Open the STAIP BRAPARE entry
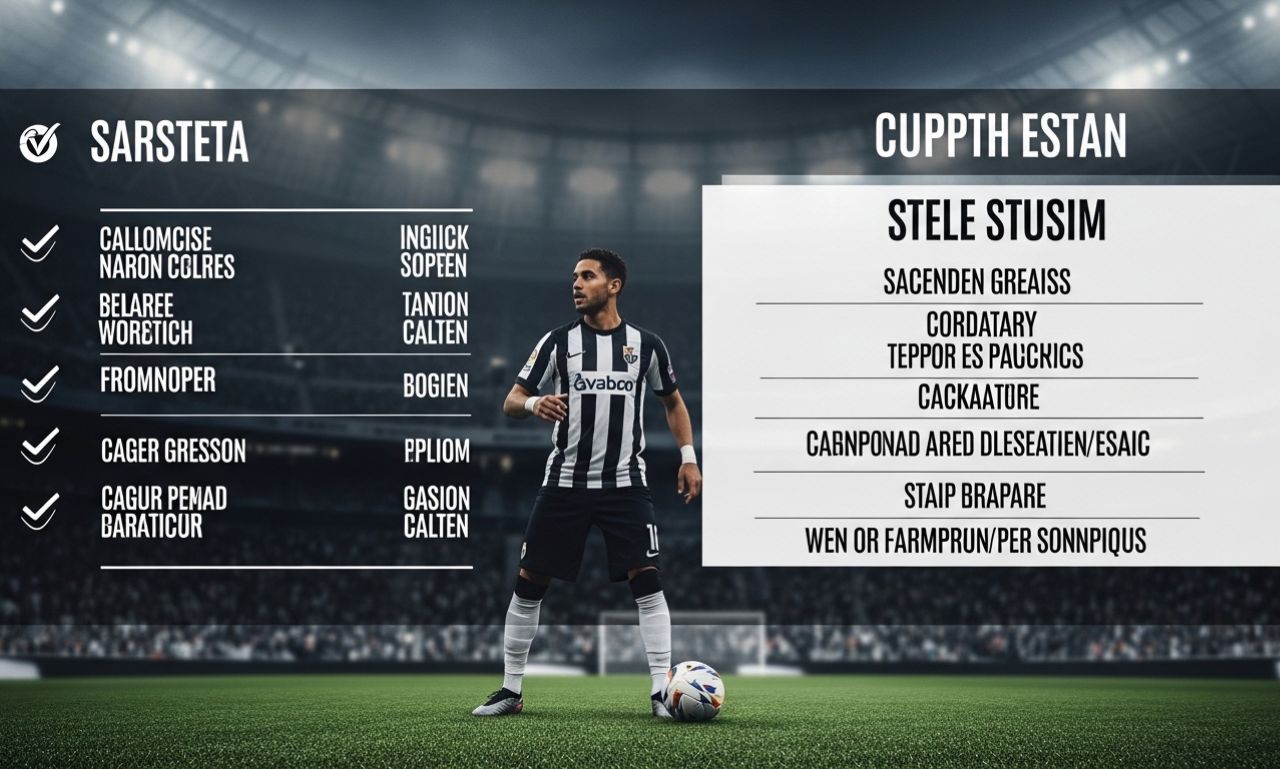The width and height of the screenshot is (1280, 769). [x=975, y=495]
